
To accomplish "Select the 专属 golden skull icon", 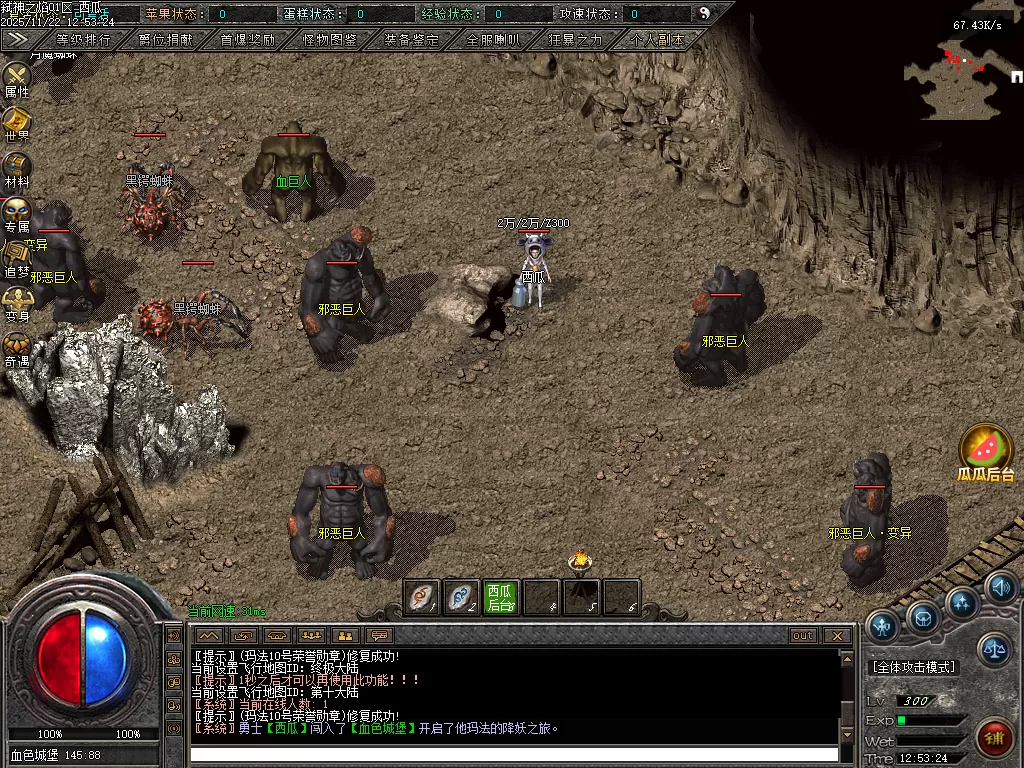I will [17, 211].
